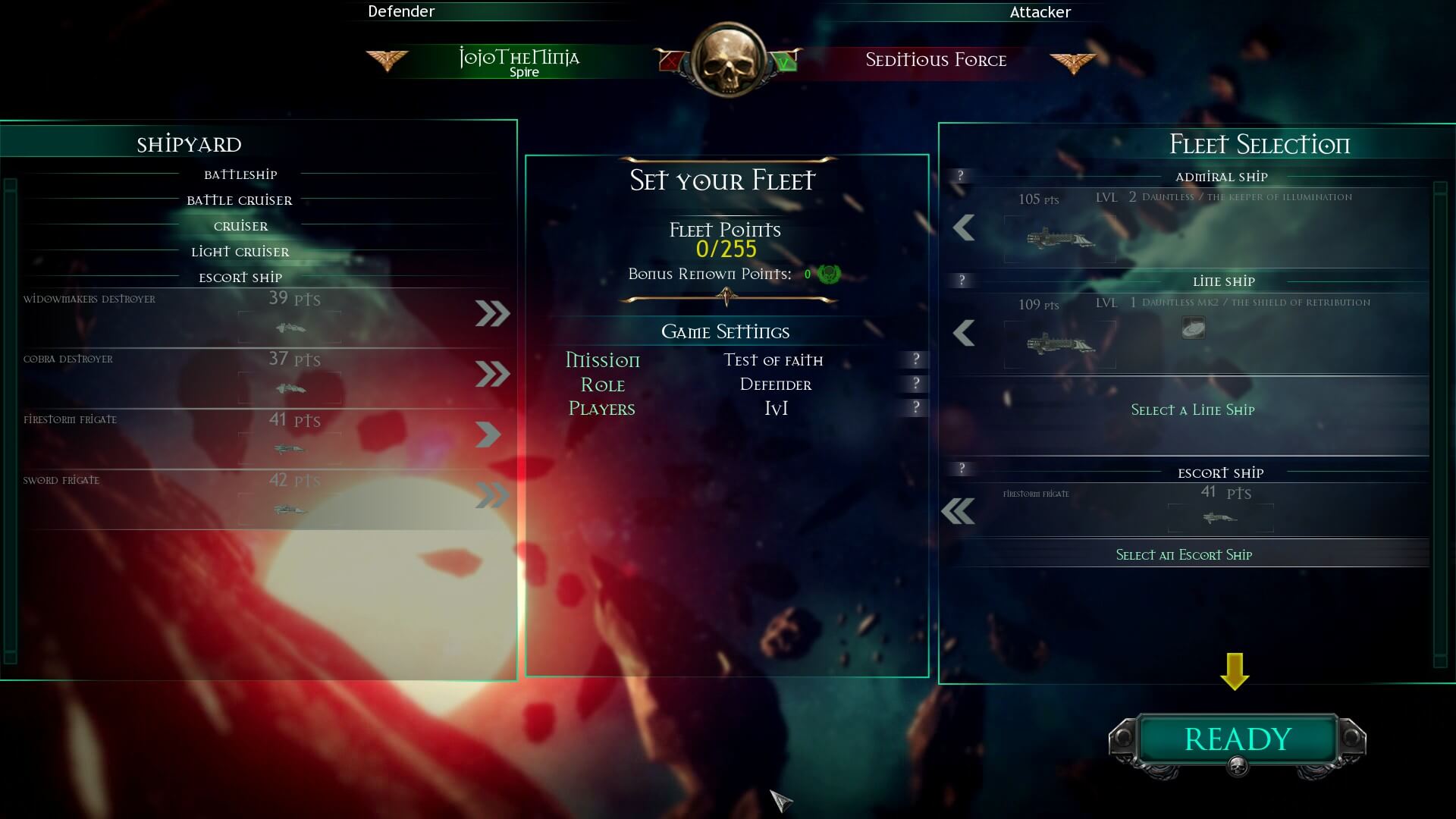
Task: Click the READY button
Action: point(1236,738)
